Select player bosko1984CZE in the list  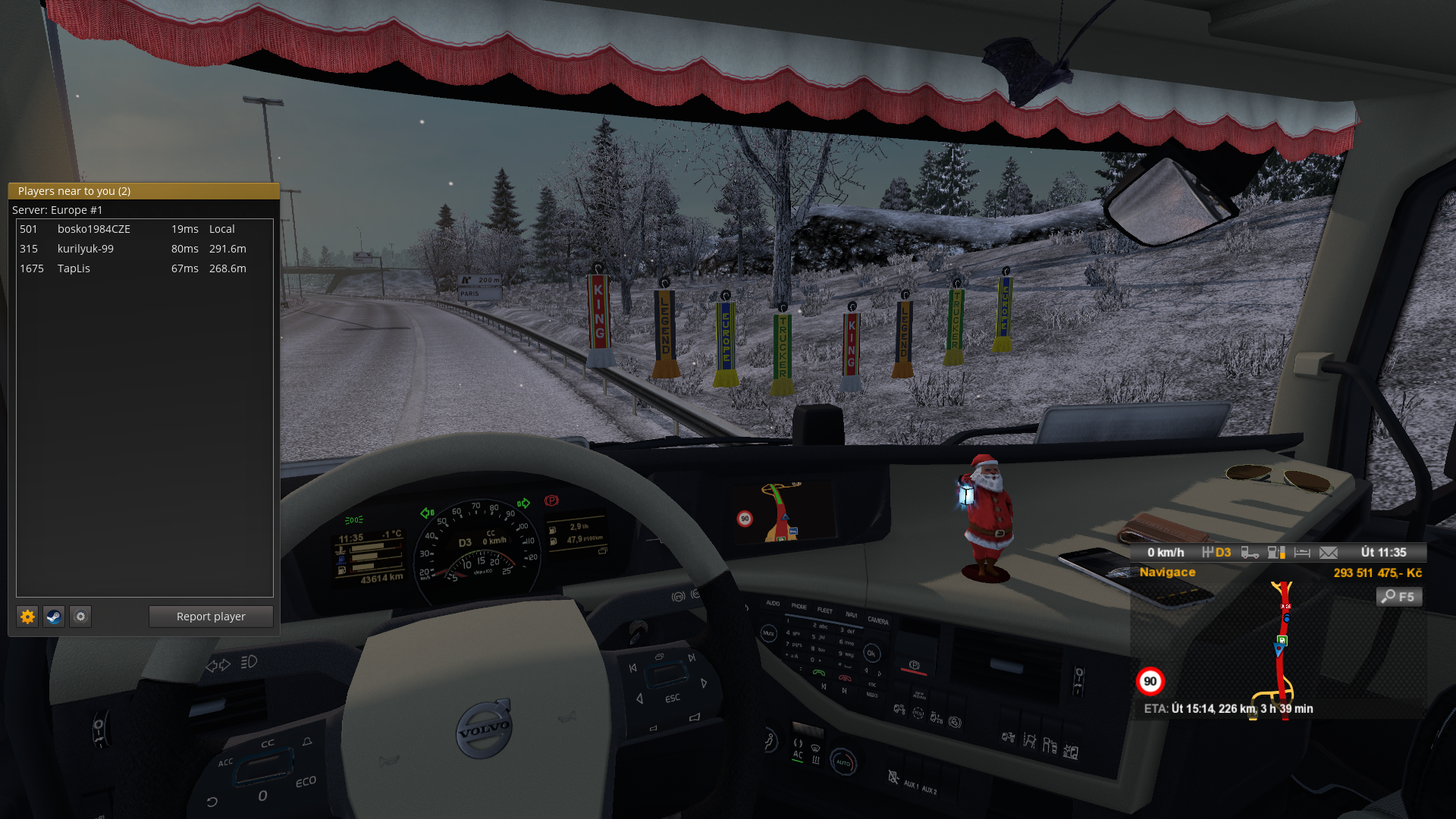point(94,229)
